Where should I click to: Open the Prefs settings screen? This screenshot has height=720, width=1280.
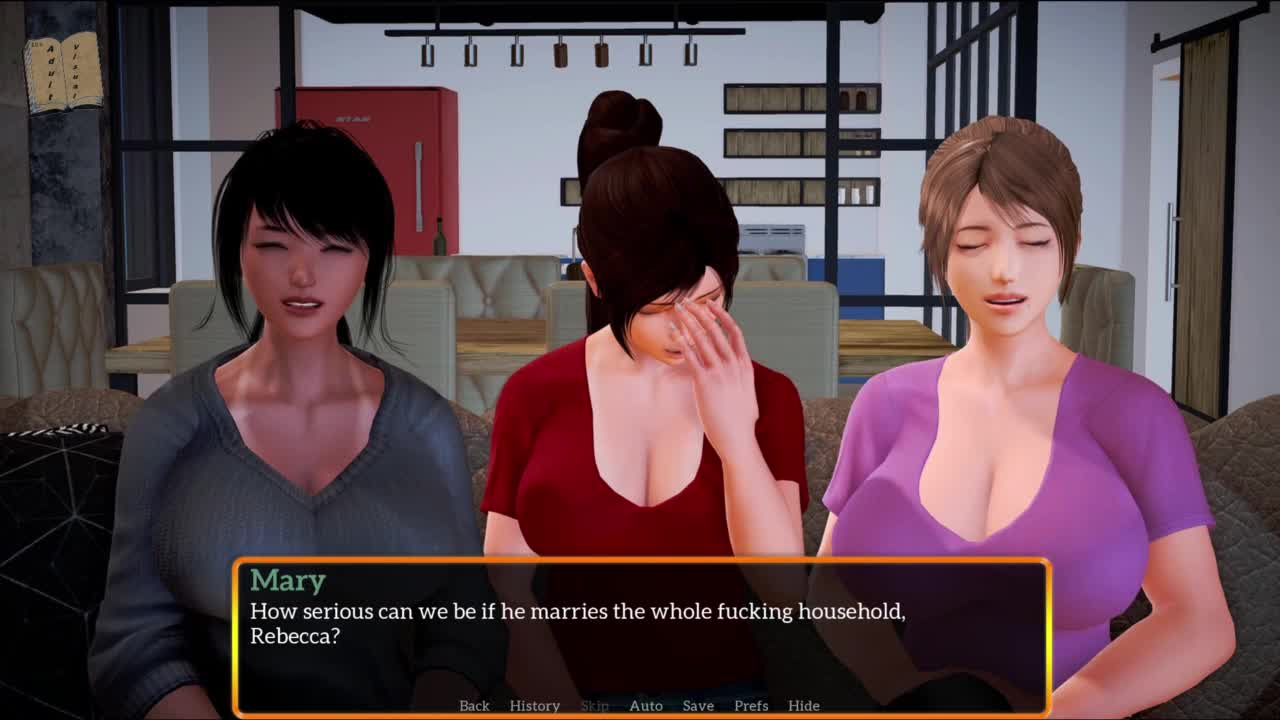click(x=751, y=705)
